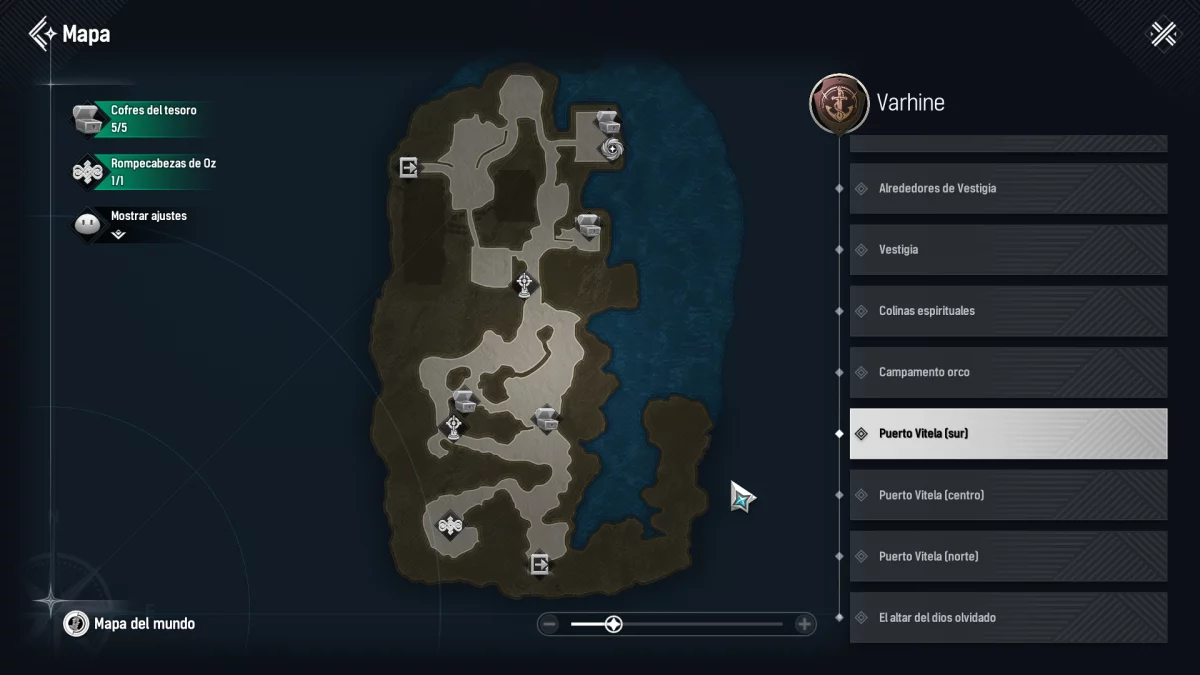1200x675 pixels.
Task: Zoom in with the plus button
Action: (x=804, y=625)
